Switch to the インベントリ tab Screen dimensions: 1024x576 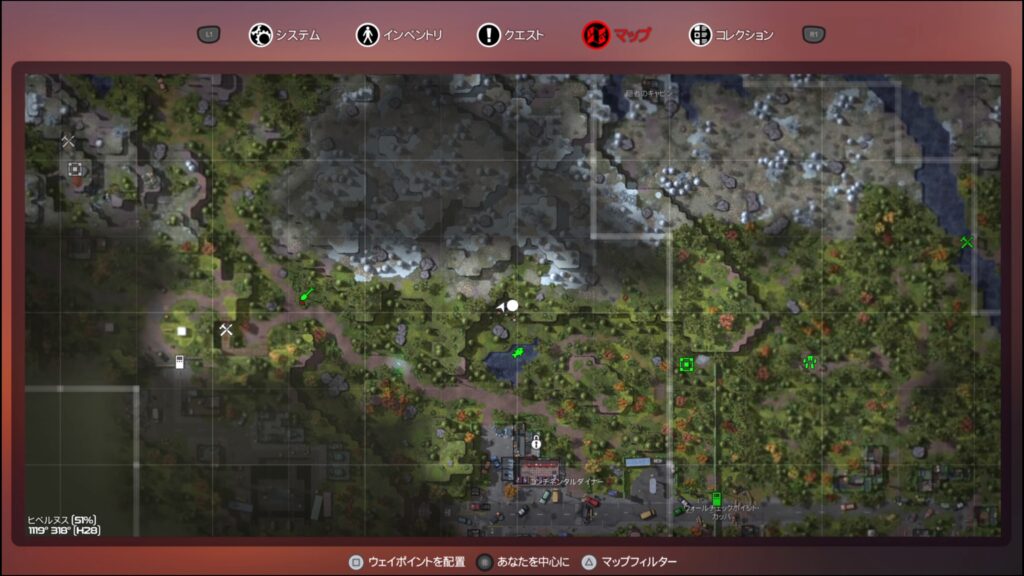(x=399, y=35)
